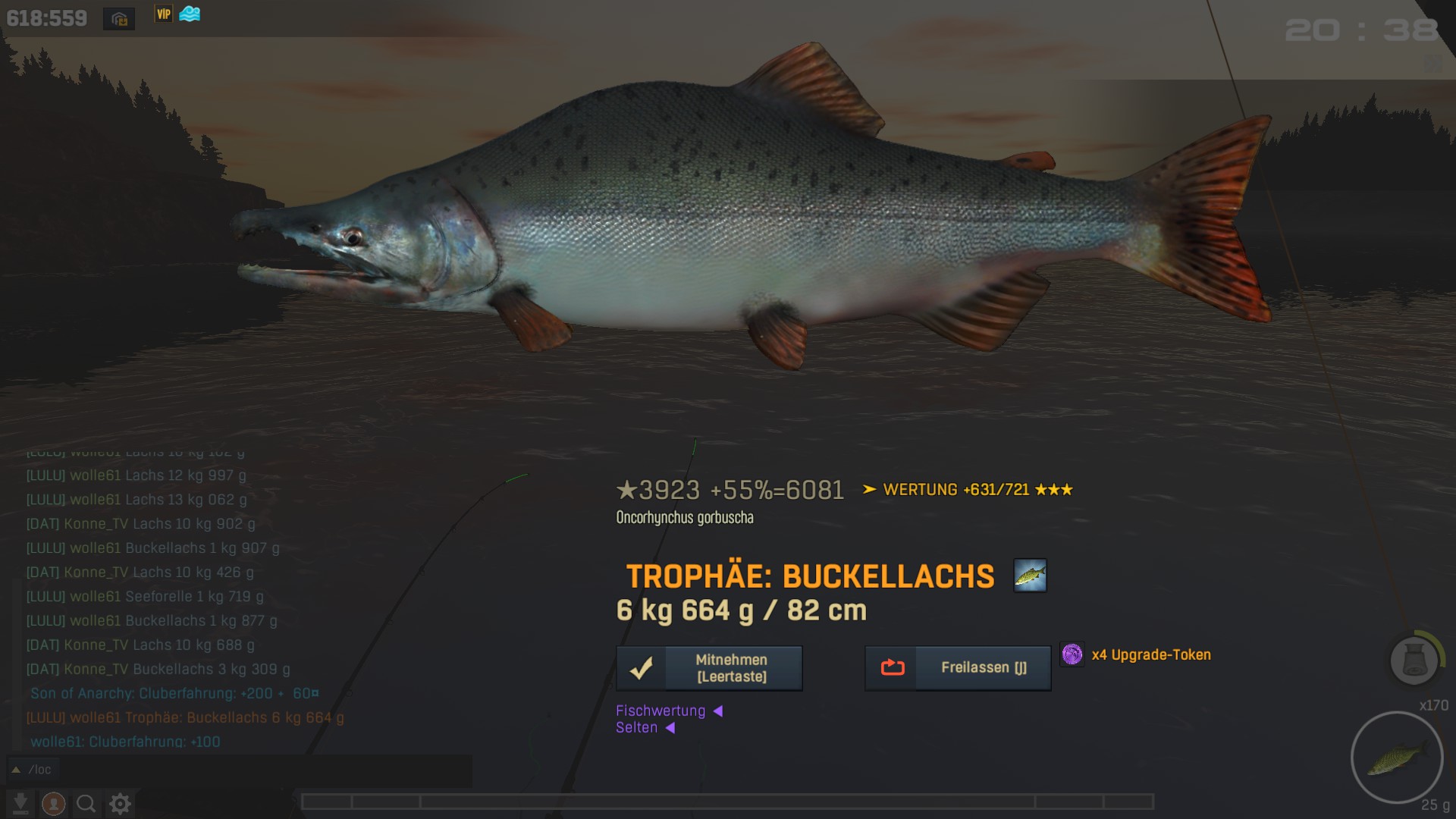Open the player profile icon
The image size is (1456, 819).
pos(53,803)
